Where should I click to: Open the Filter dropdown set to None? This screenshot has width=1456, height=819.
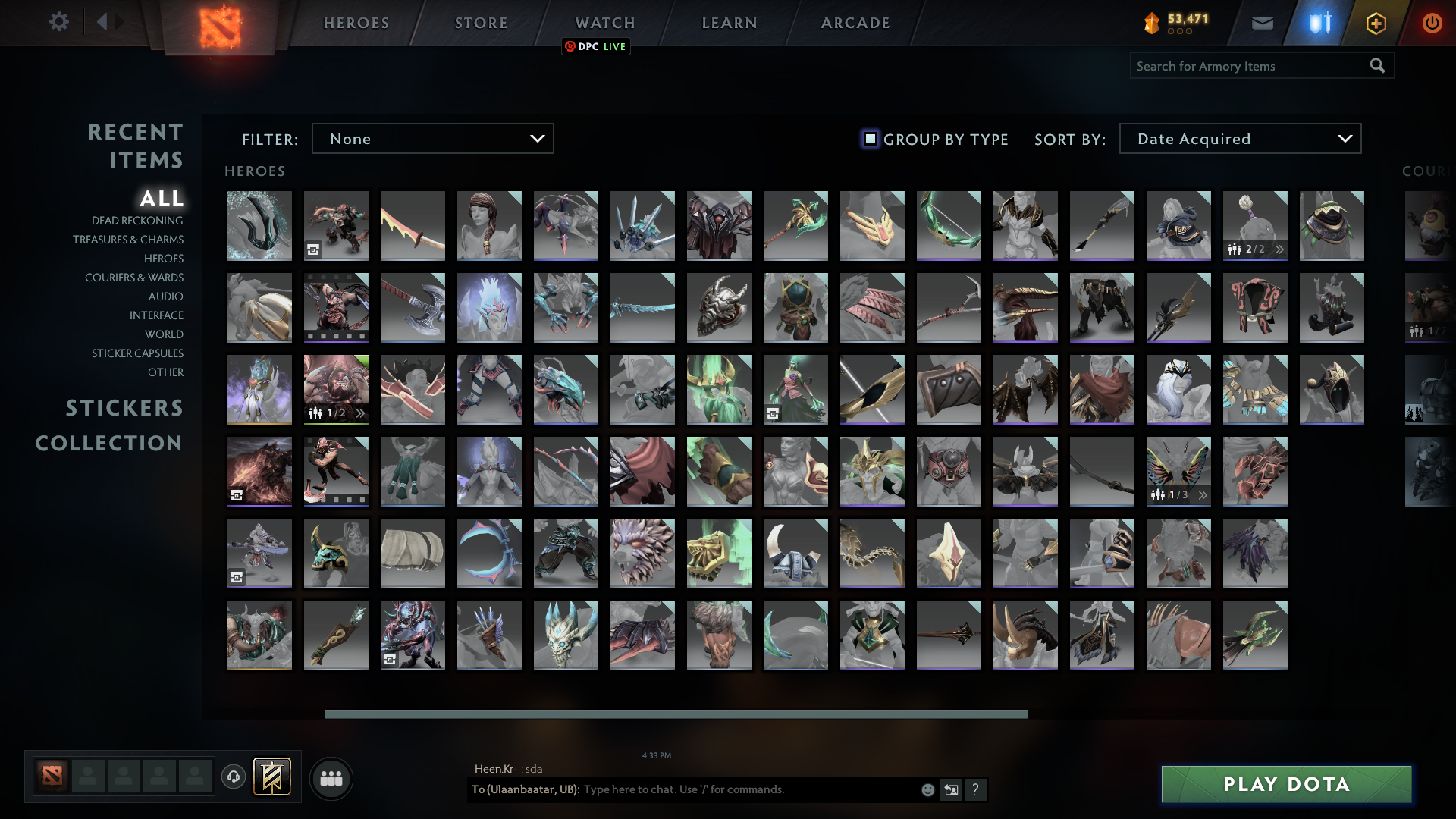tap(432, 138)
